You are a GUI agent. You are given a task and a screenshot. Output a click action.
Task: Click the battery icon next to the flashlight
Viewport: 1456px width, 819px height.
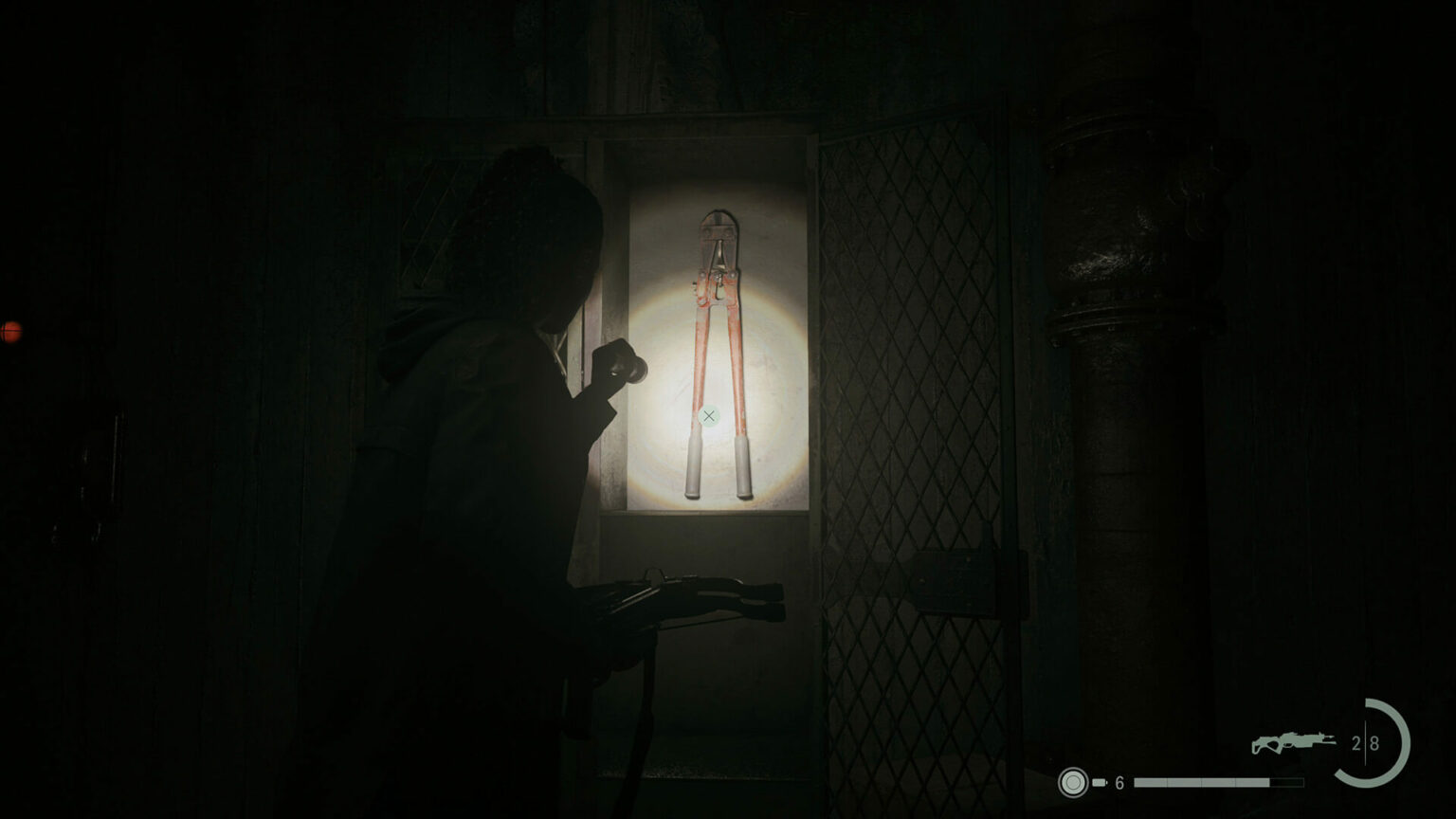pyautogui.click(x=1100, y=779)
